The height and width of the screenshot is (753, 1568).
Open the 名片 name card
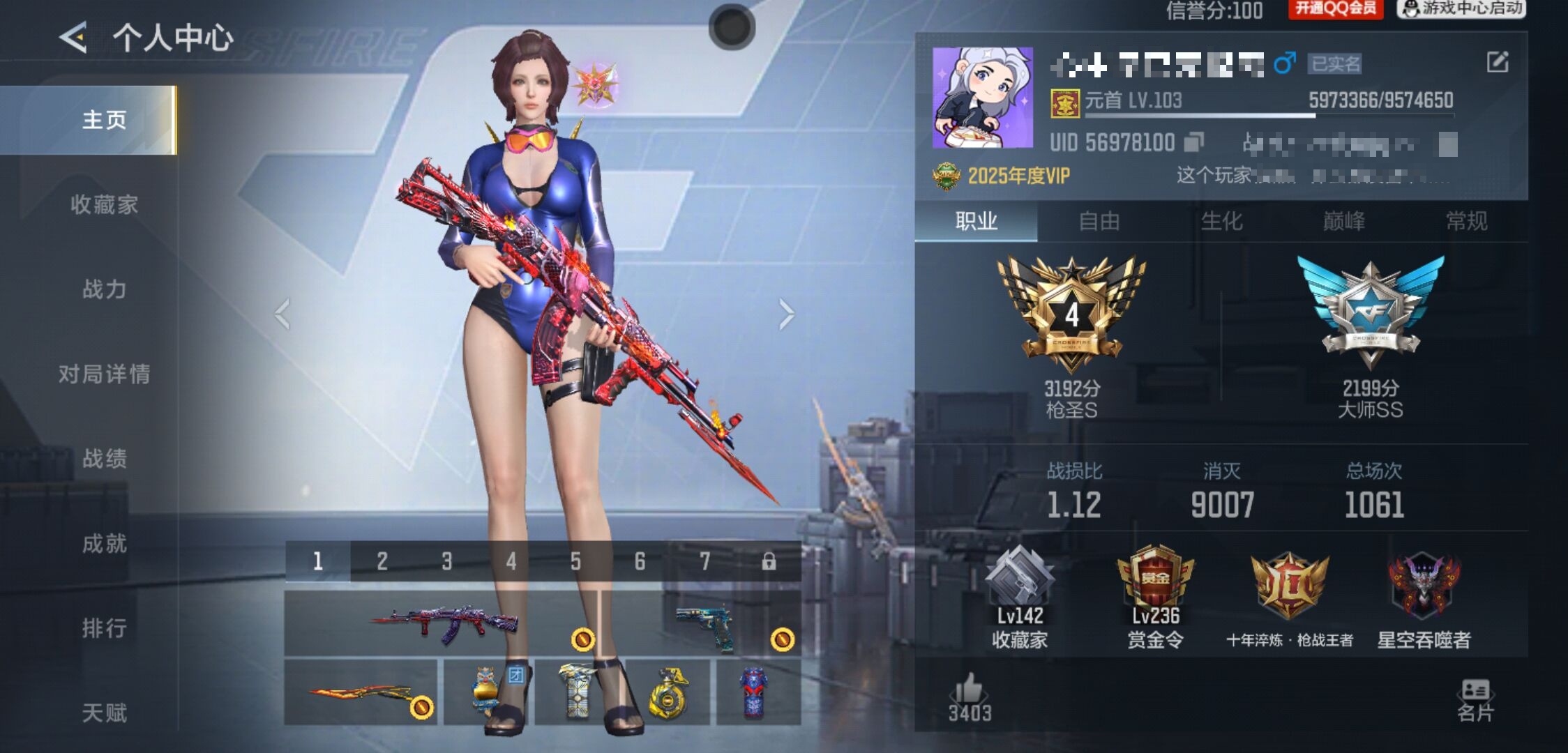[1475, 699]
